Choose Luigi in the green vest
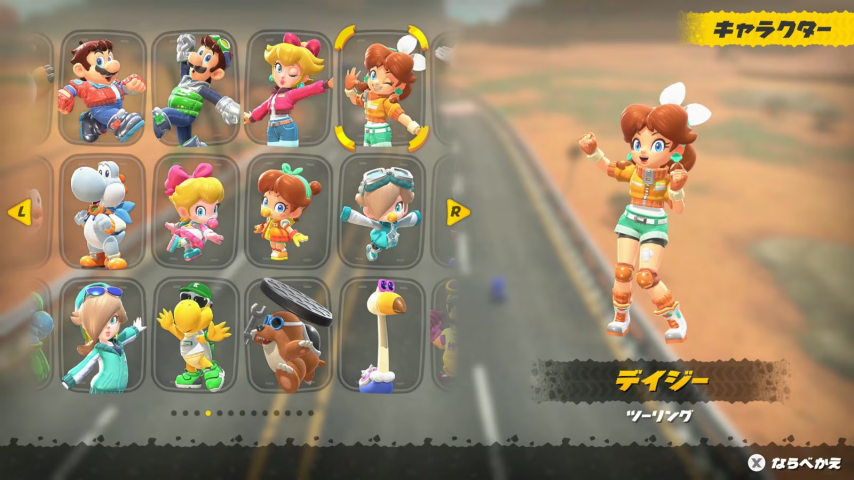The width and height of the screenshot is (854, 480). [196, 88]
